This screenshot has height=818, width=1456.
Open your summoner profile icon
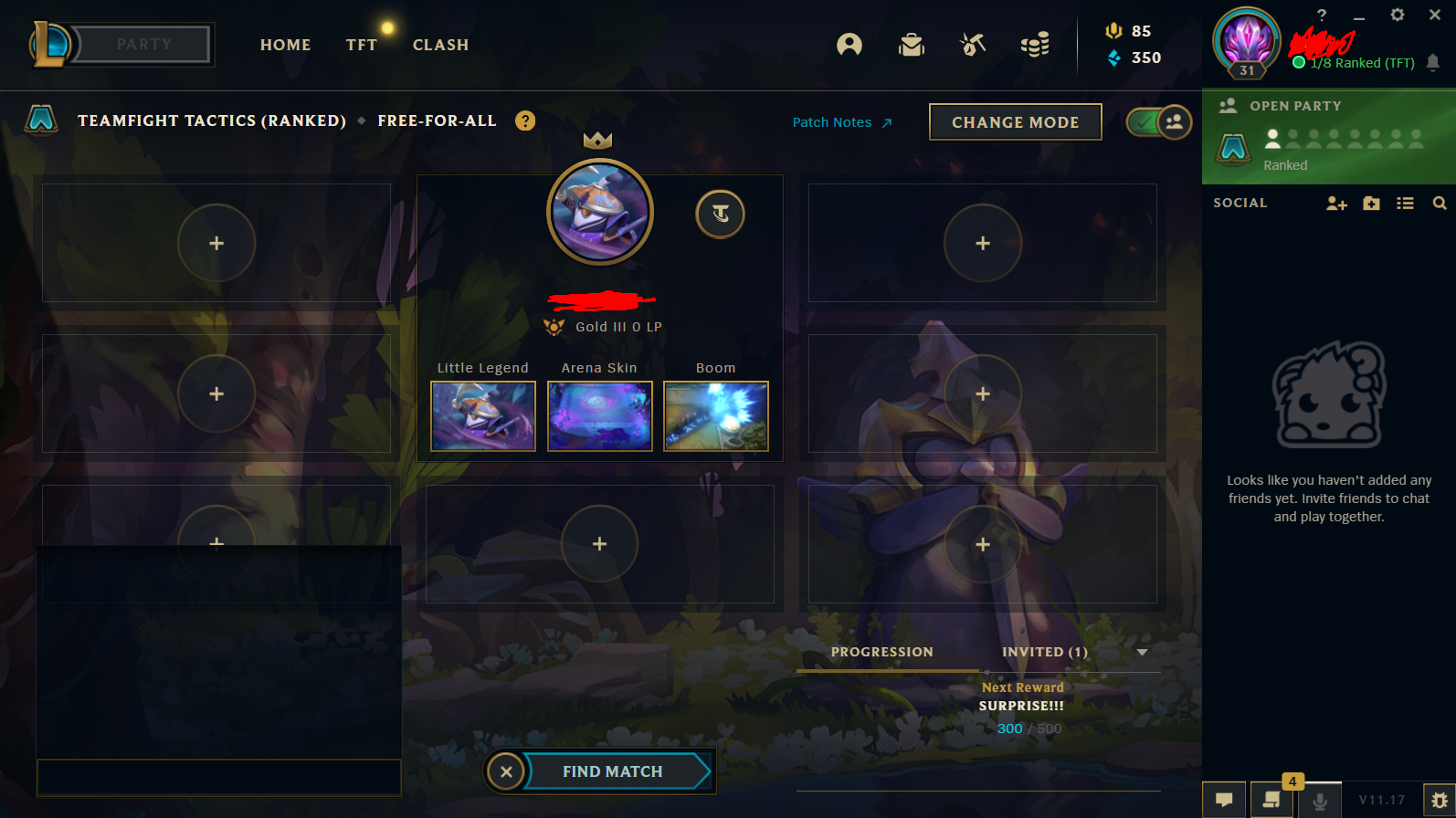click(x=849, y=45)
